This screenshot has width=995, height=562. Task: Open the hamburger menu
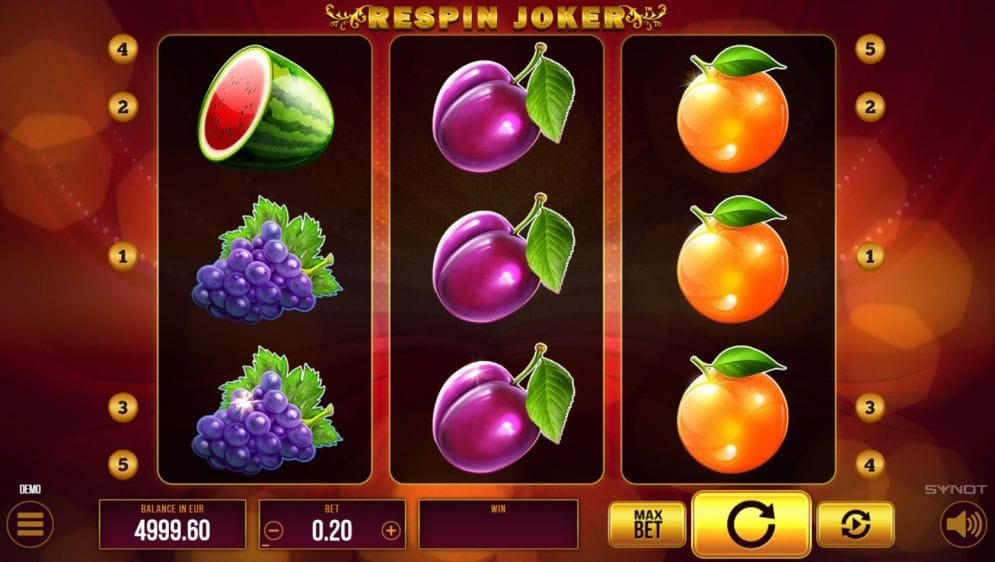(x=31, y=524)
